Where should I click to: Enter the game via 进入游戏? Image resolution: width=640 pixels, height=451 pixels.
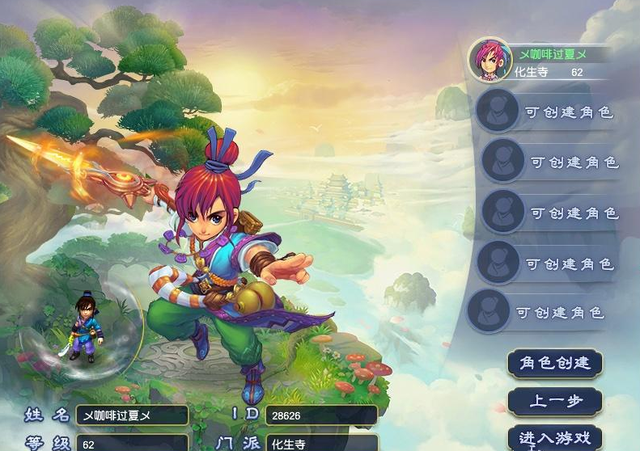[555, 438]
